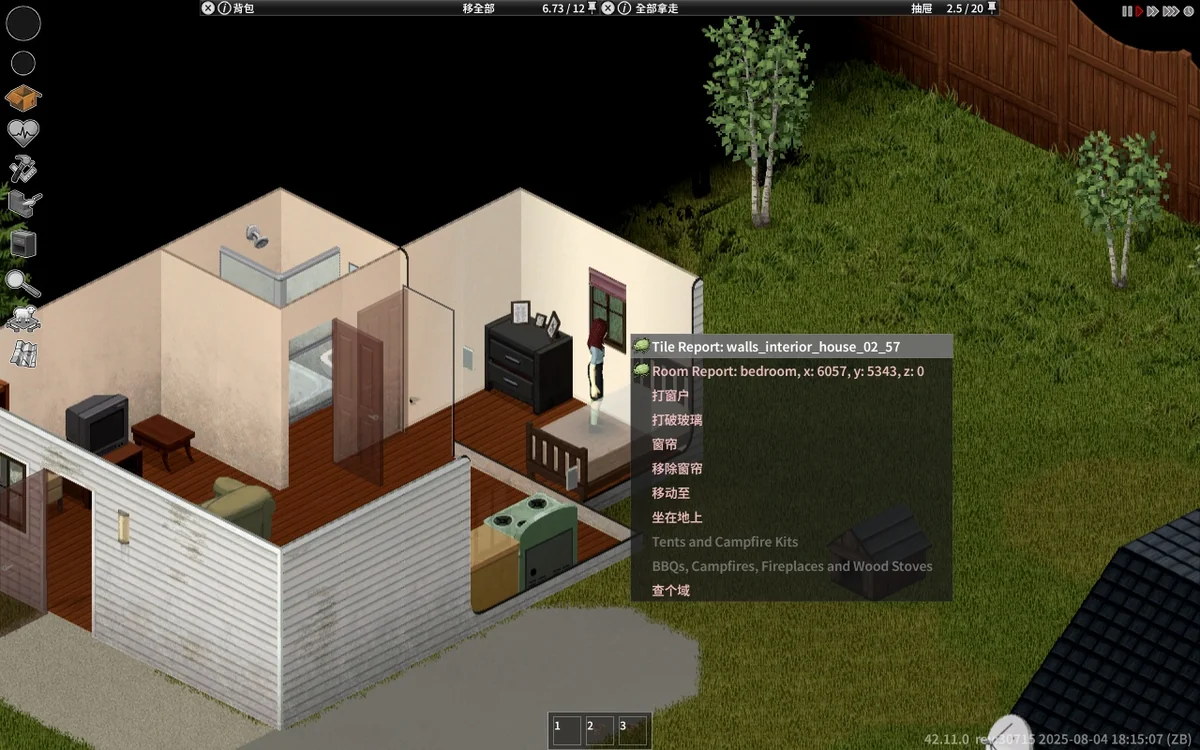Open the crafting hammer and ruler icon
The image size is (1200, 750).
[23, 168]
